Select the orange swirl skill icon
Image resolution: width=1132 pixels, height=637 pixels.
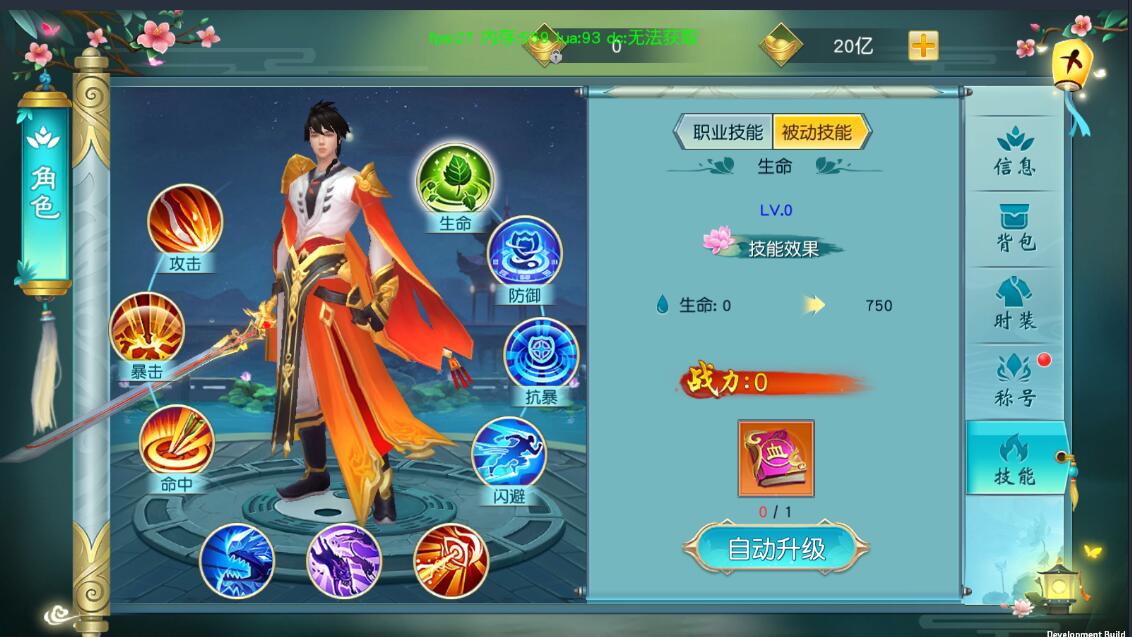tap(451, 559)
